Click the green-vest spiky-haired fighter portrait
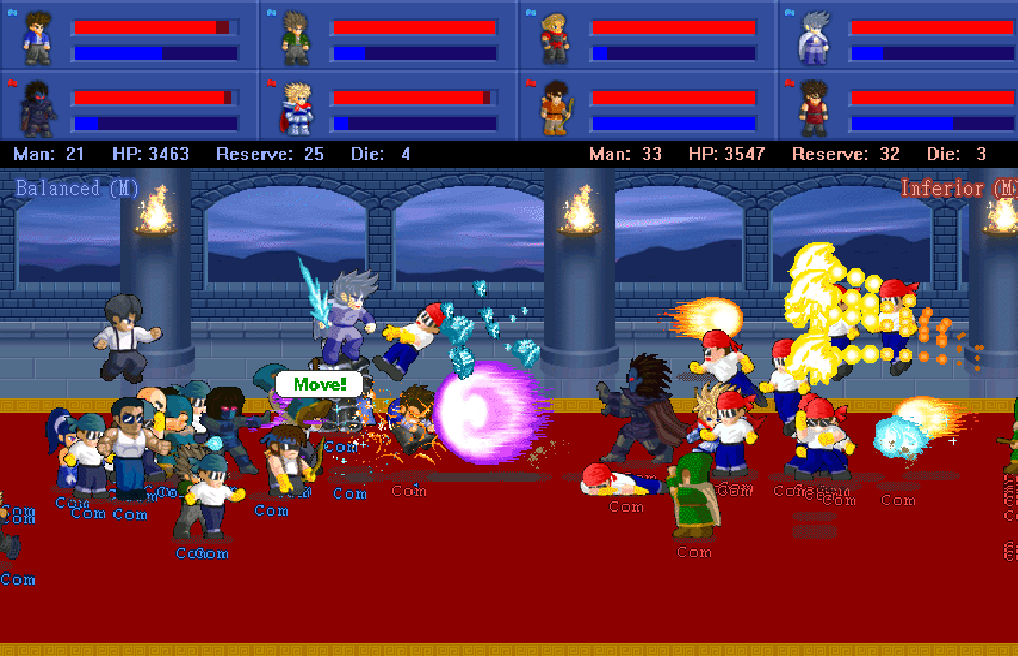The height and width of the screenshot is (656, 1018). [296, 37]
